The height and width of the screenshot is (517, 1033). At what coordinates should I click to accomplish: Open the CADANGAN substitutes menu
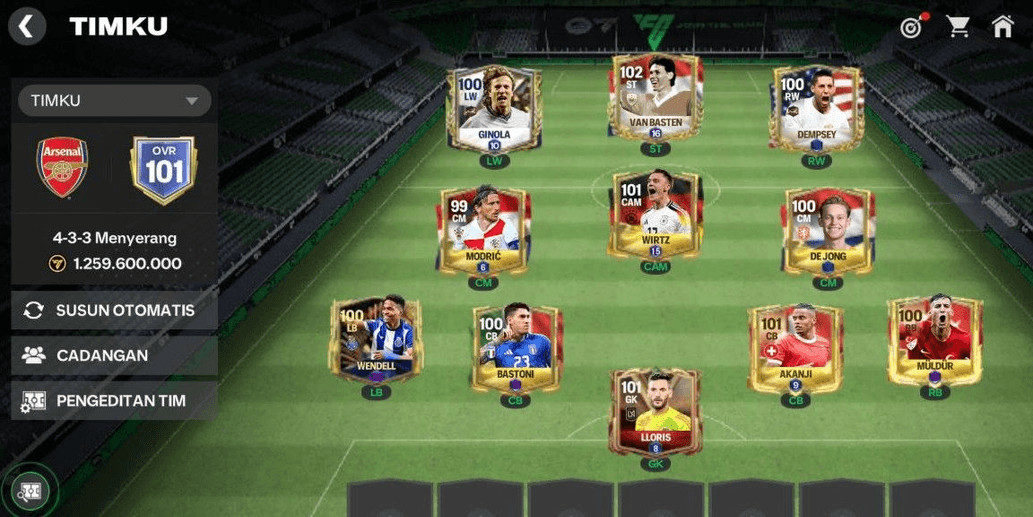click(x=114, y=355)
